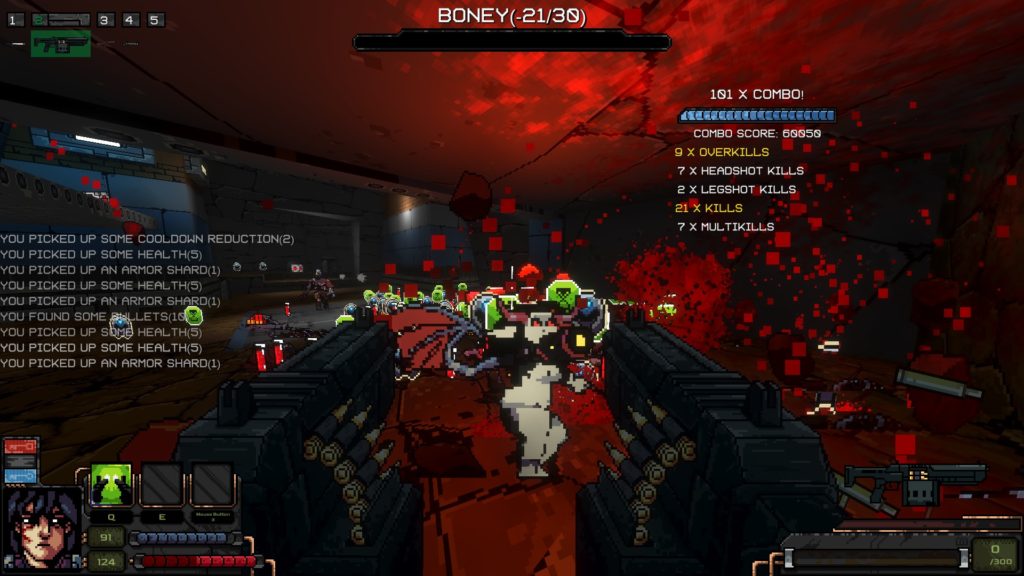The height and width of the screenshot is (576, 1024).
Task: Click the blue keycard indicator
Action: (x=21, y=476)
